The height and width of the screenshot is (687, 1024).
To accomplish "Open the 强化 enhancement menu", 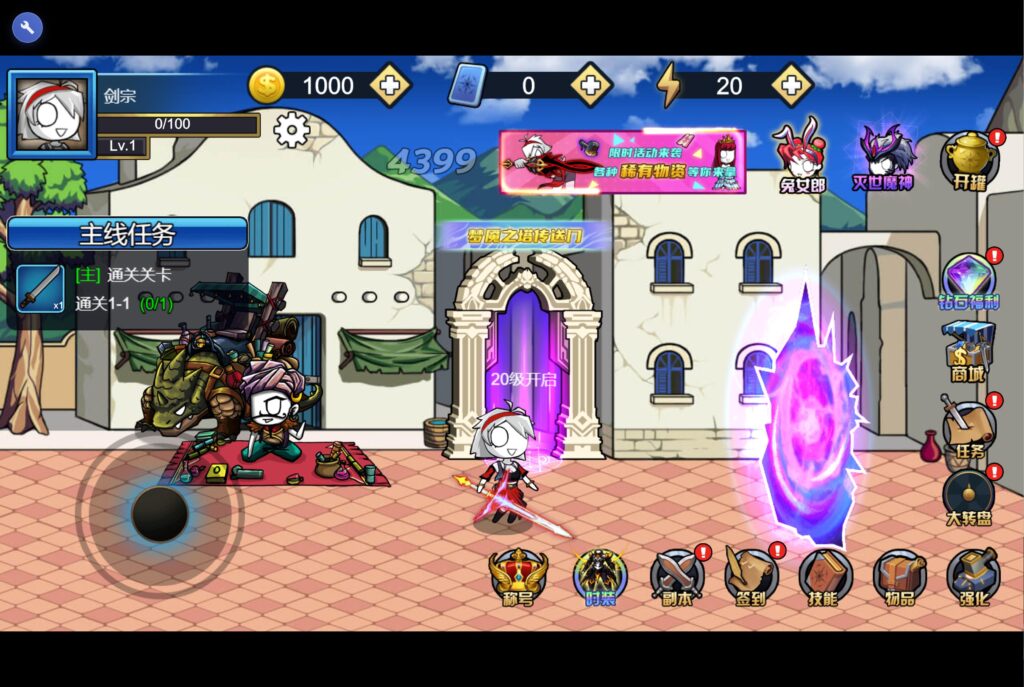I will pyautogui.click(x=973, y=577).
